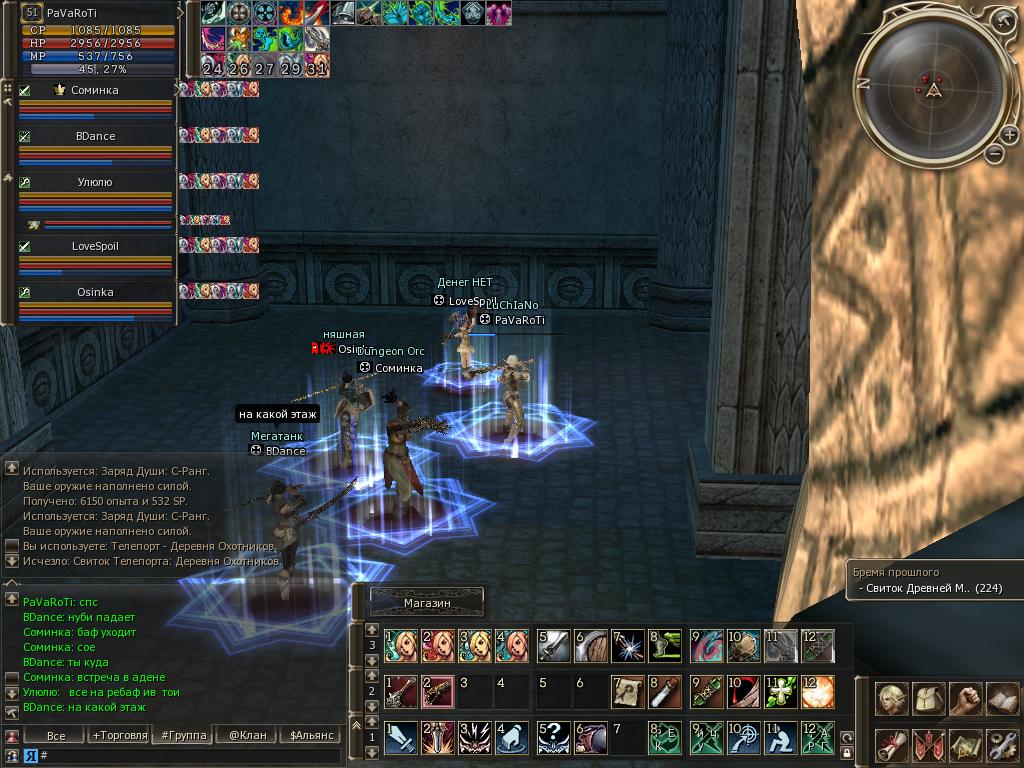Screen dimensions: 1024x768
Task: Focus the chat message input field
Action: click(x=190, y=755)
